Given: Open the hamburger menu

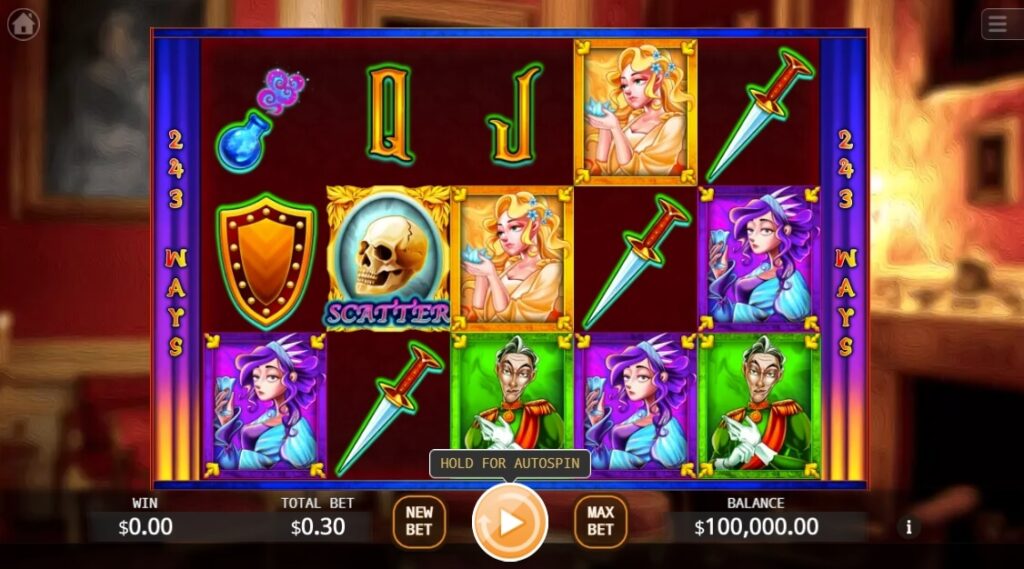Looking at the screenshot, I should pos(1001,23).
